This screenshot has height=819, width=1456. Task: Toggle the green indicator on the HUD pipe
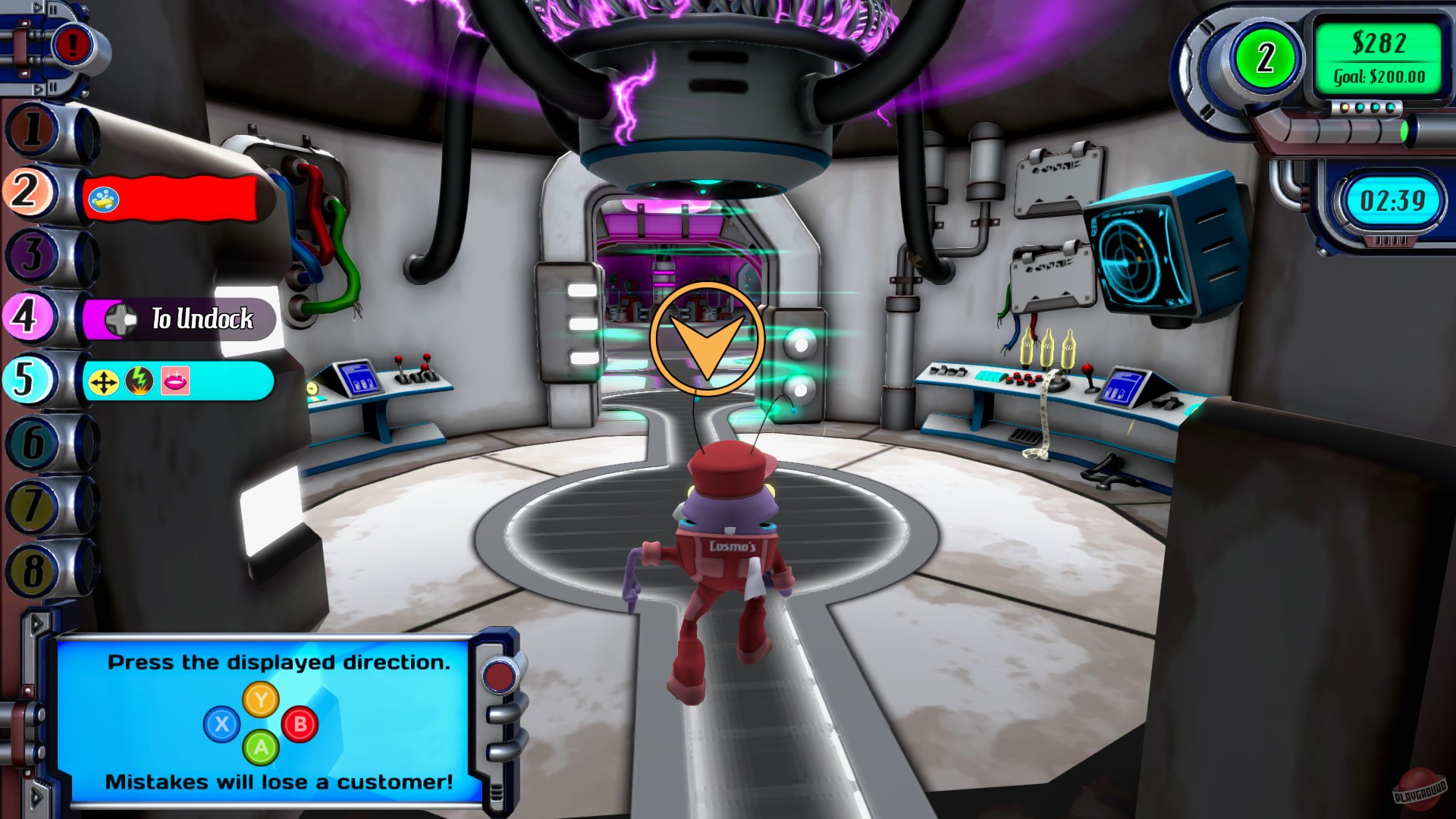coord(1405,132)
